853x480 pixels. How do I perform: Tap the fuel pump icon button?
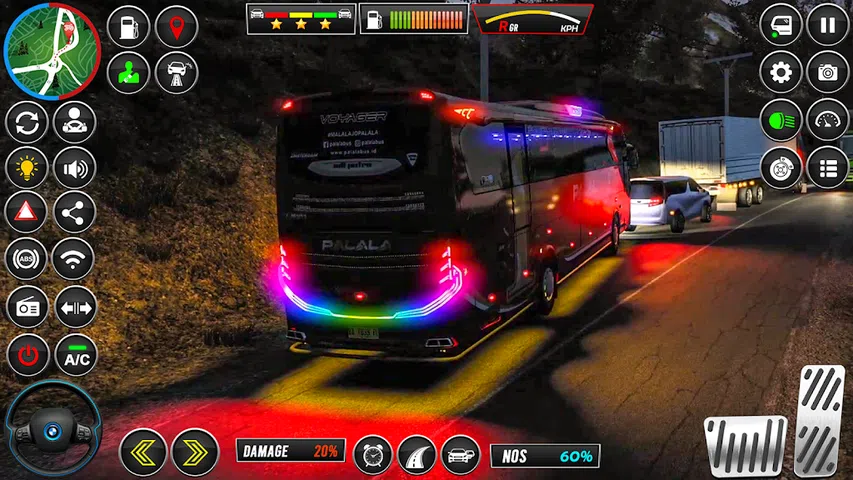point(128,27)
